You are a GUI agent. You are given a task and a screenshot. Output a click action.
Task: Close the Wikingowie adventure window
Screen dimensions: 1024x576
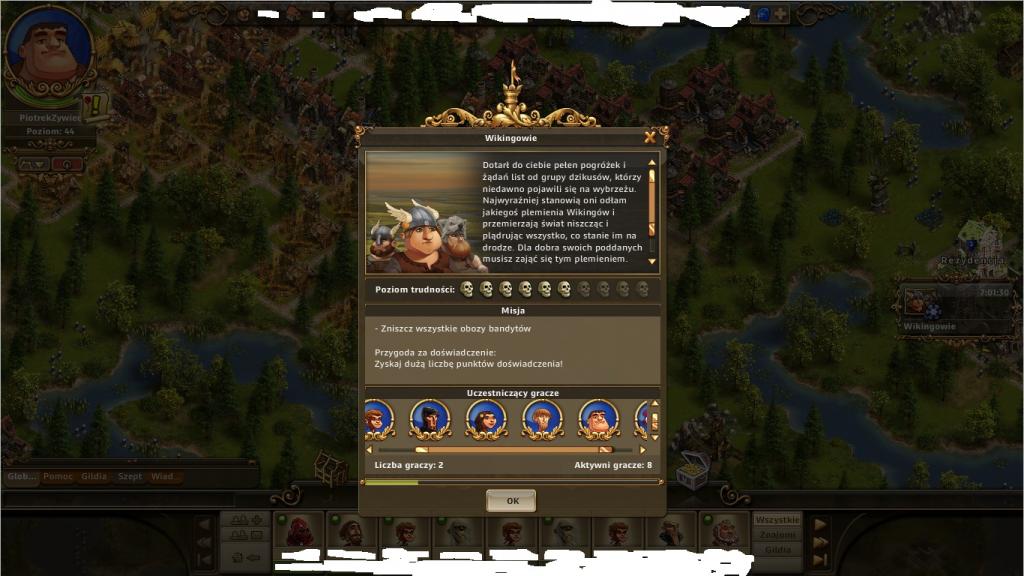coord(650,137)
